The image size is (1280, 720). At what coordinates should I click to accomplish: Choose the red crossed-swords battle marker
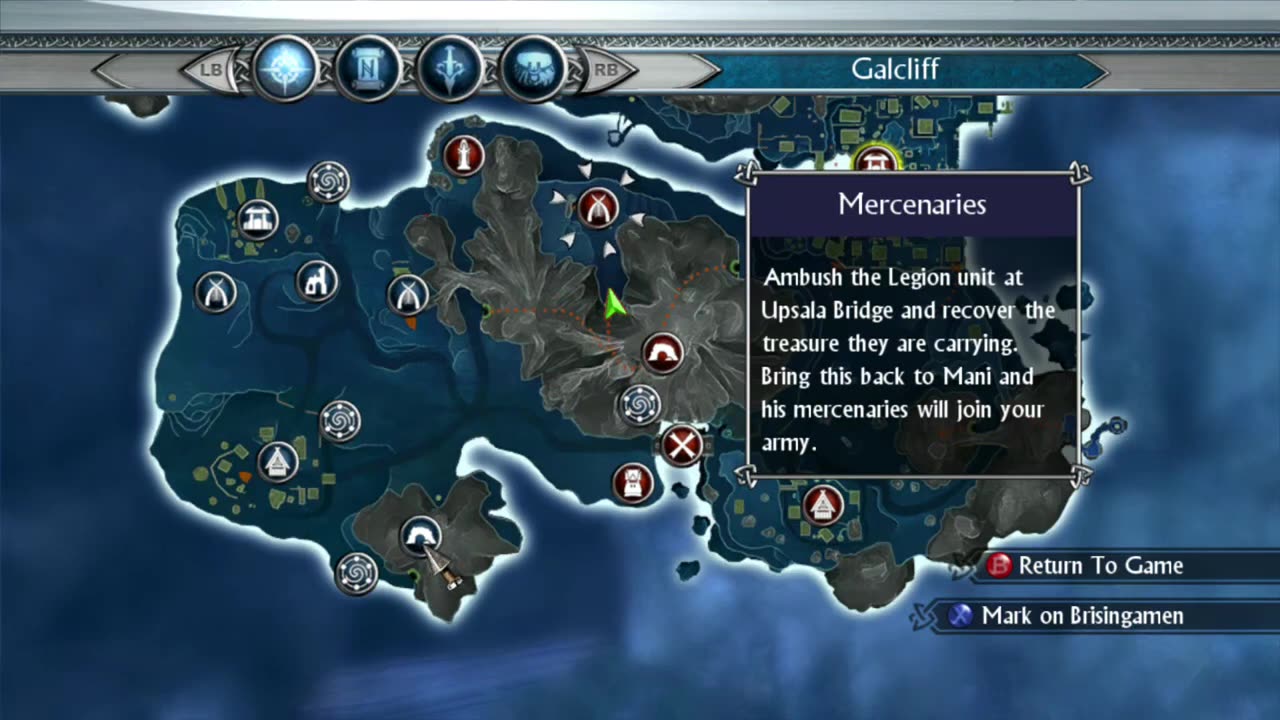point(682,445)
